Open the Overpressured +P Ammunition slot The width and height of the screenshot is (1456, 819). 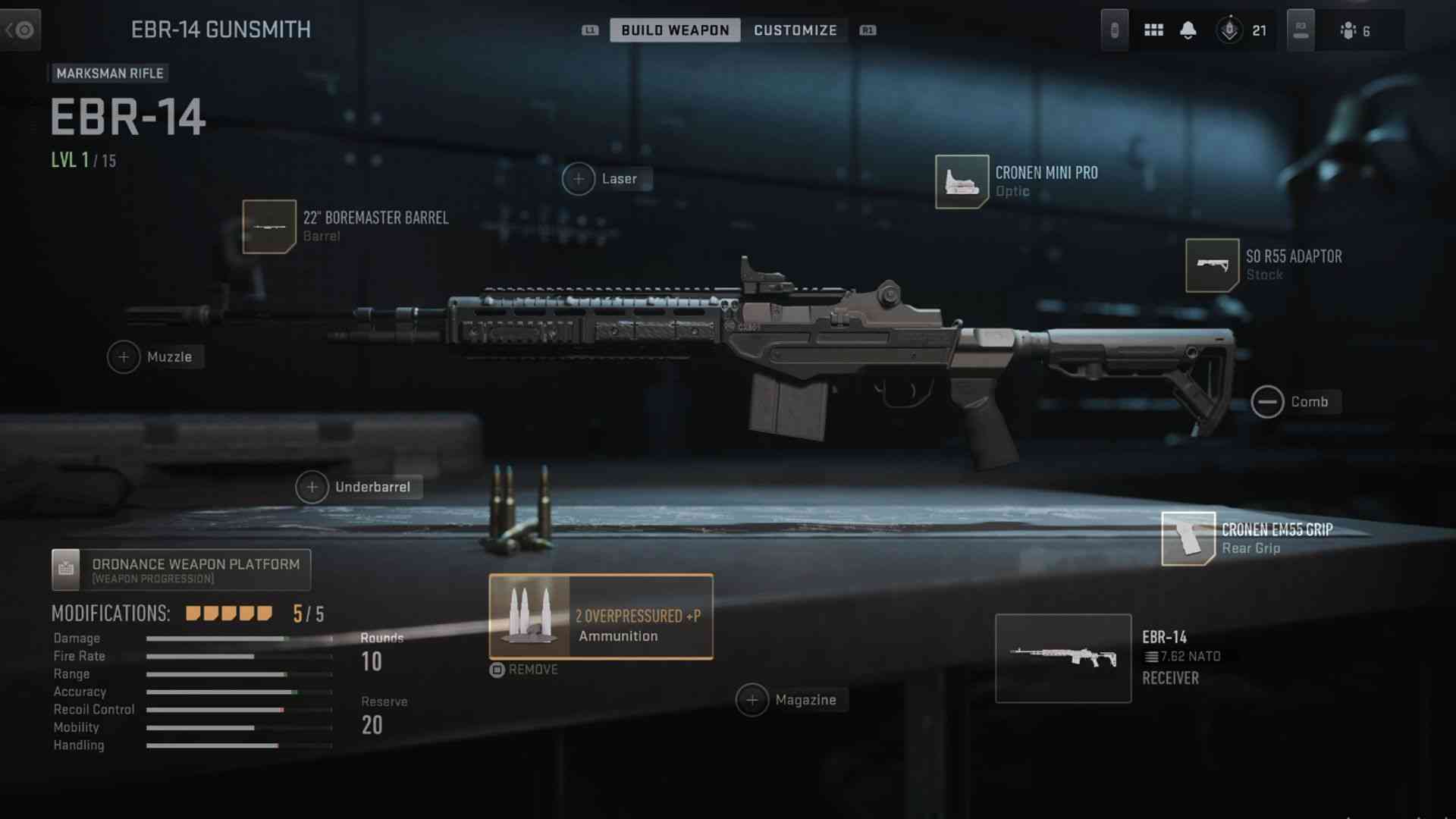[x=601, y=617]
